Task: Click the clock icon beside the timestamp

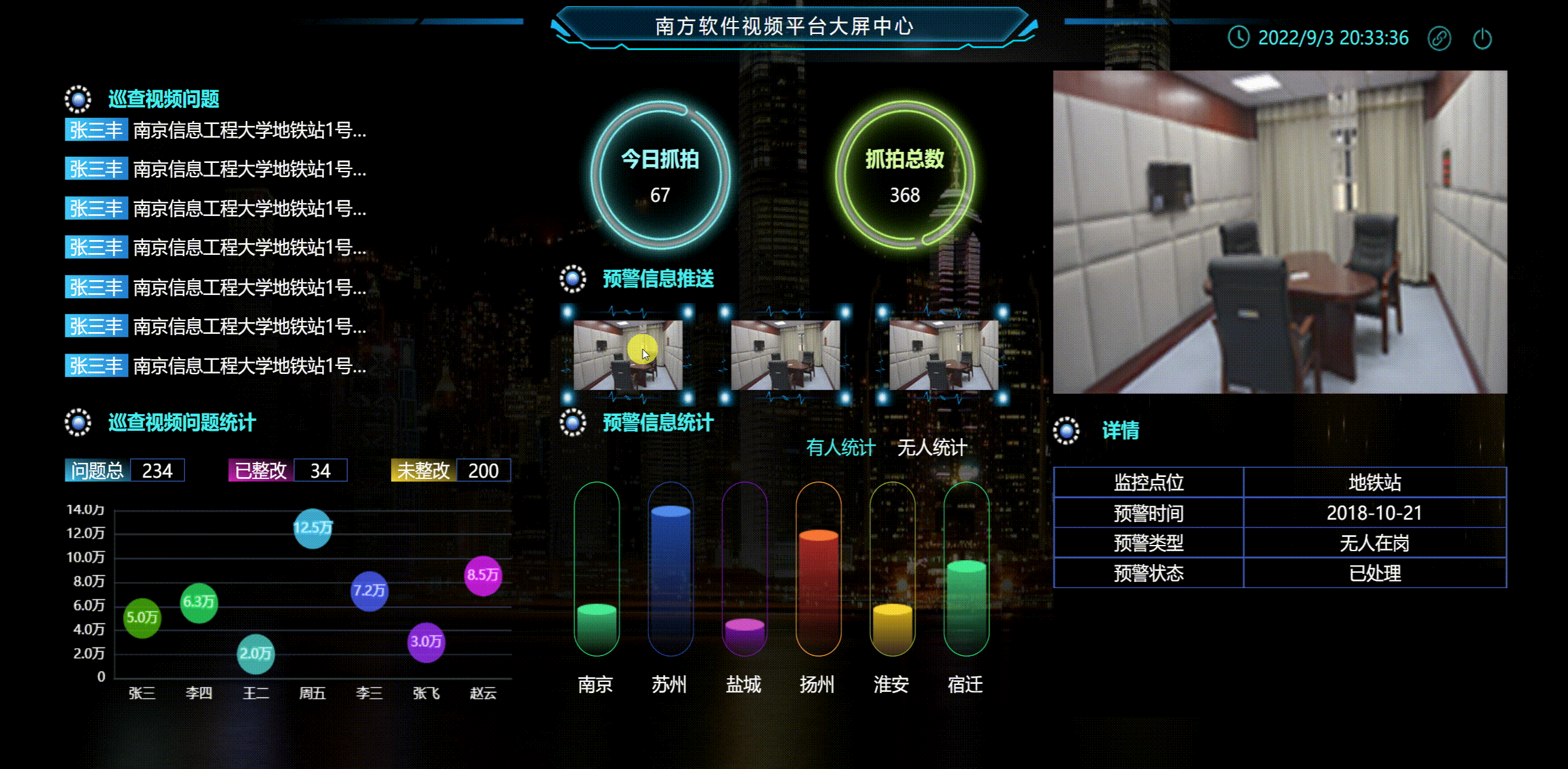Action: point(1240,38)
